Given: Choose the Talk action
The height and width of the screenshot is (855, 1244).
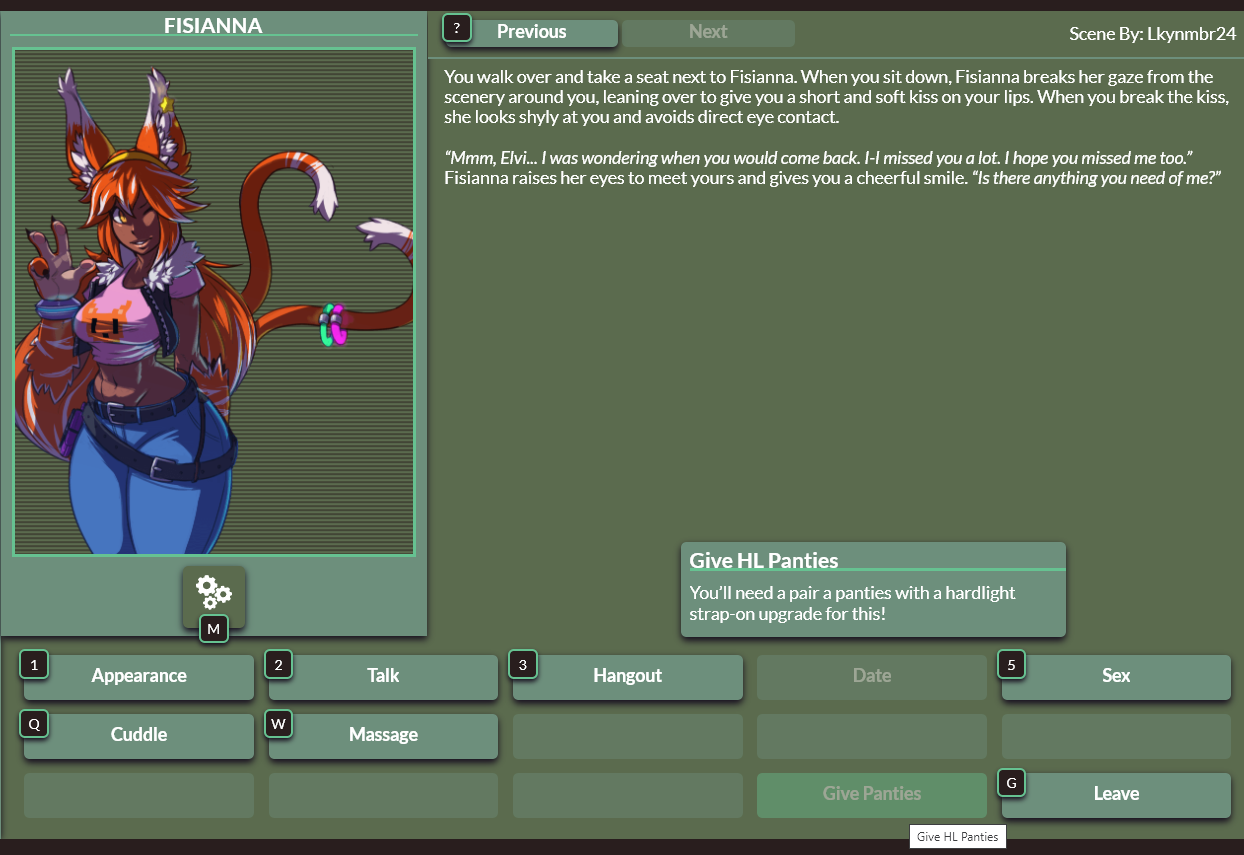Looking at the screenshot, I should pos(383,676).
